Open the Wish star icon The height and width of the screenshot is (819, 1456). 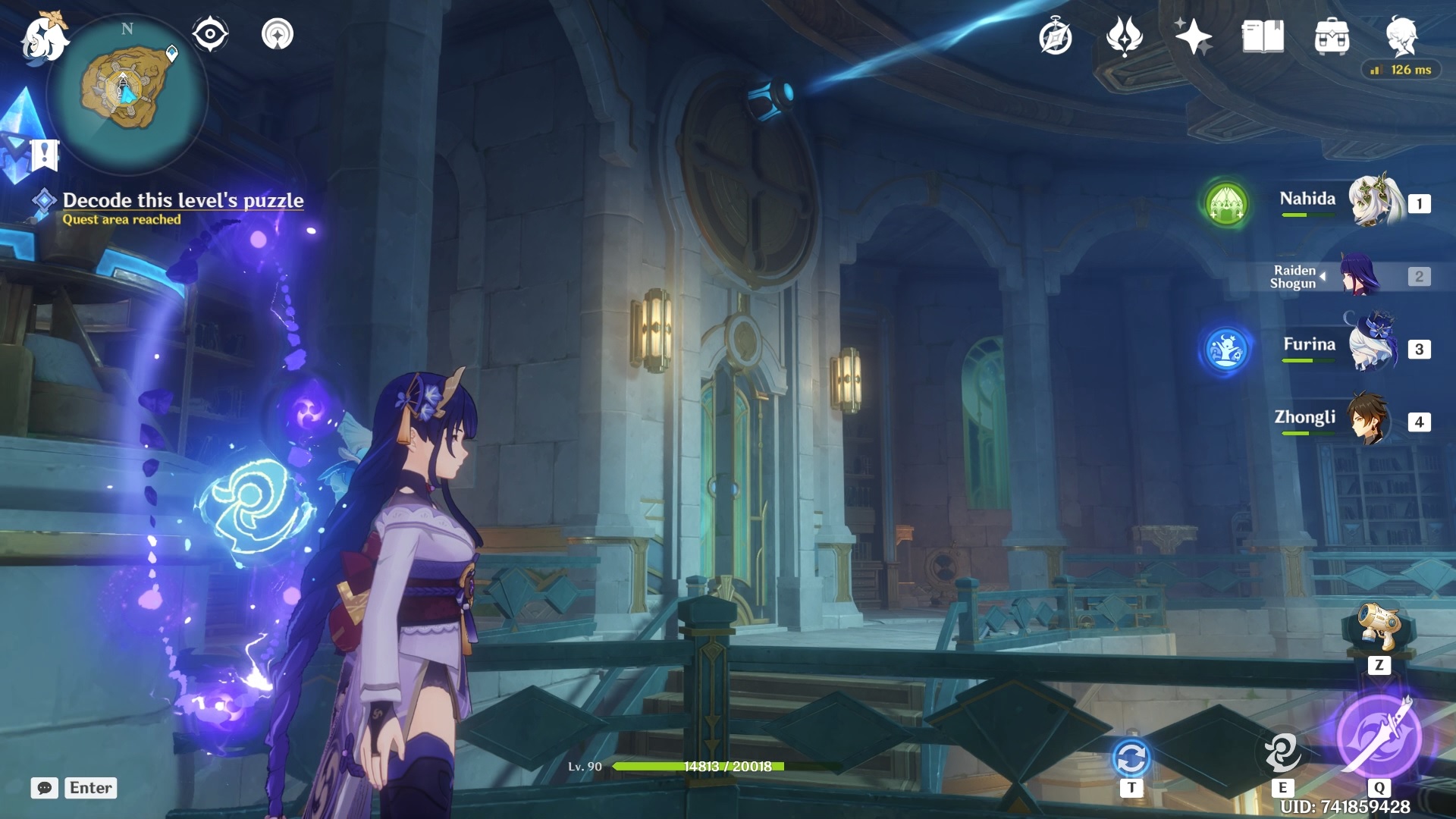[x=1193, y=36]
